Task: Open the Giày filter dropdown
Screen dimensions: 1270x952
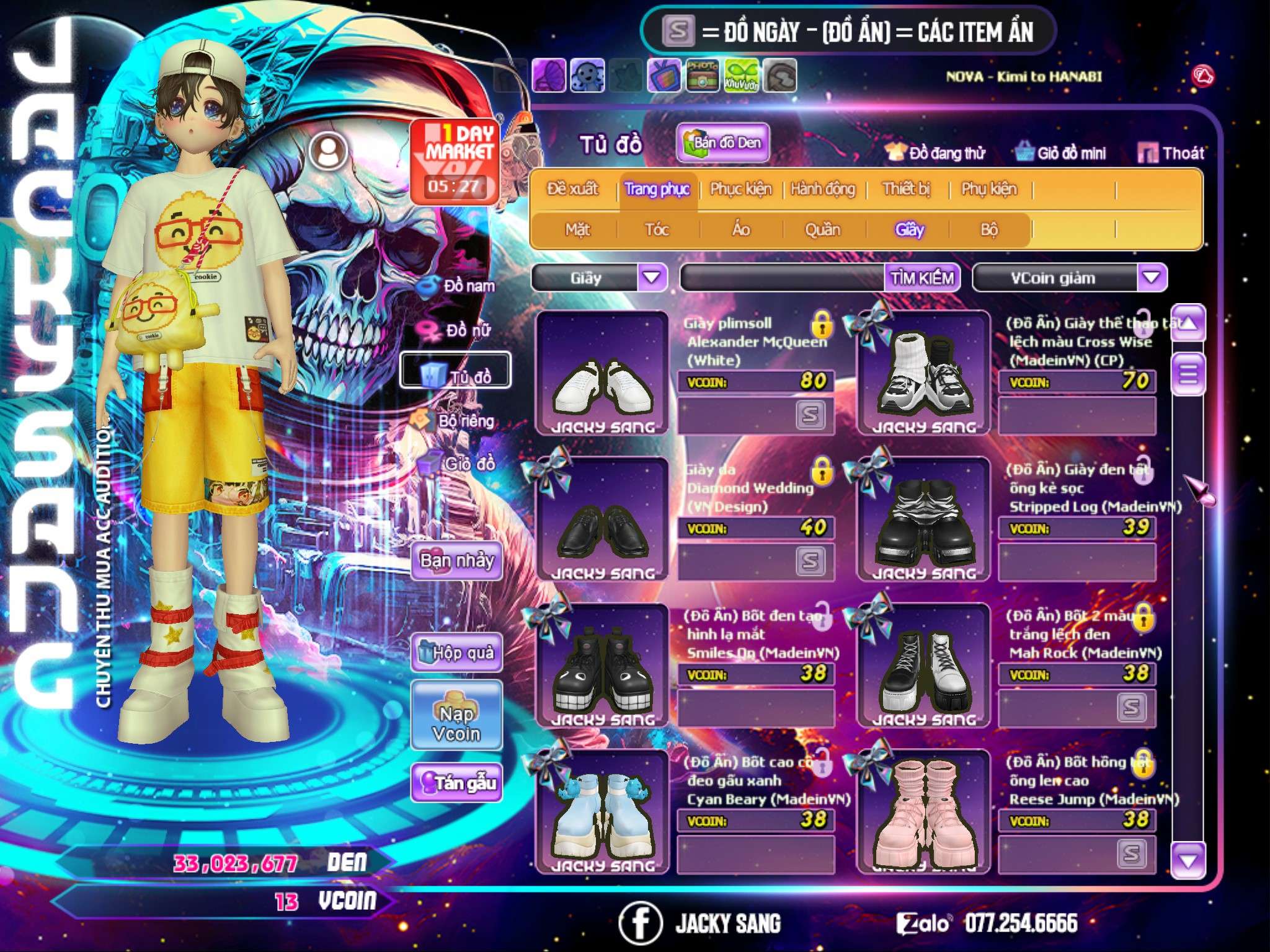Action: (652, 277)
